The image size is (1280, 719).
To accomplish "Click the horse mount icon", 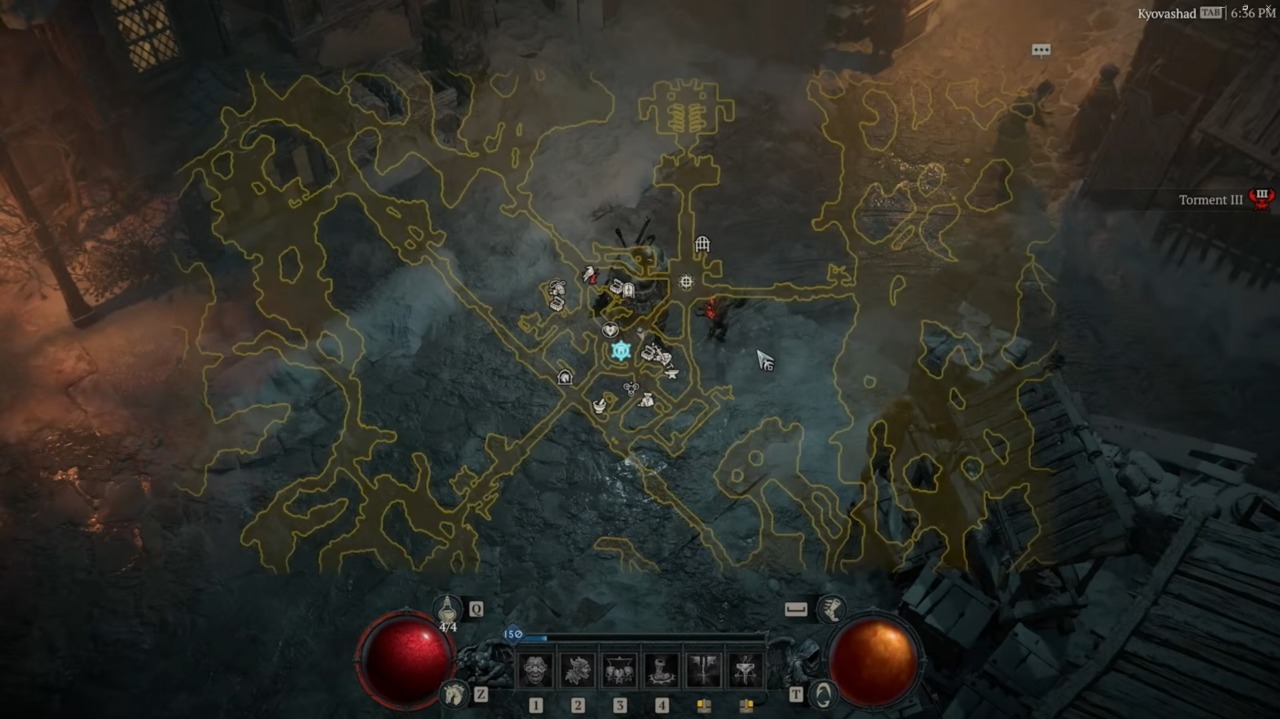I will 455,692.
